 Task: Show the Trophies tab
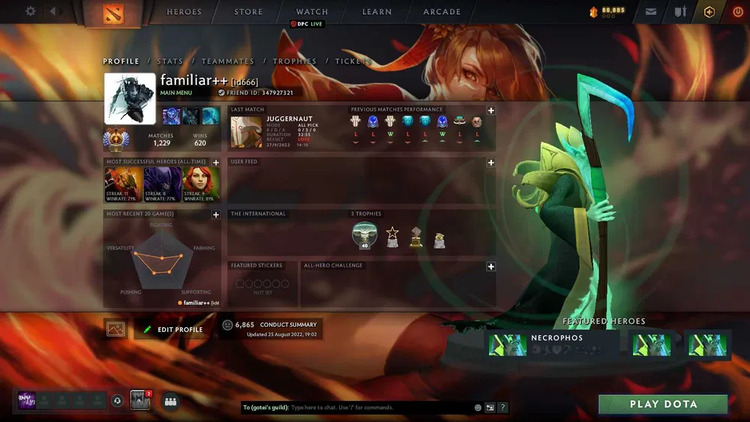(x=295, y=62)
